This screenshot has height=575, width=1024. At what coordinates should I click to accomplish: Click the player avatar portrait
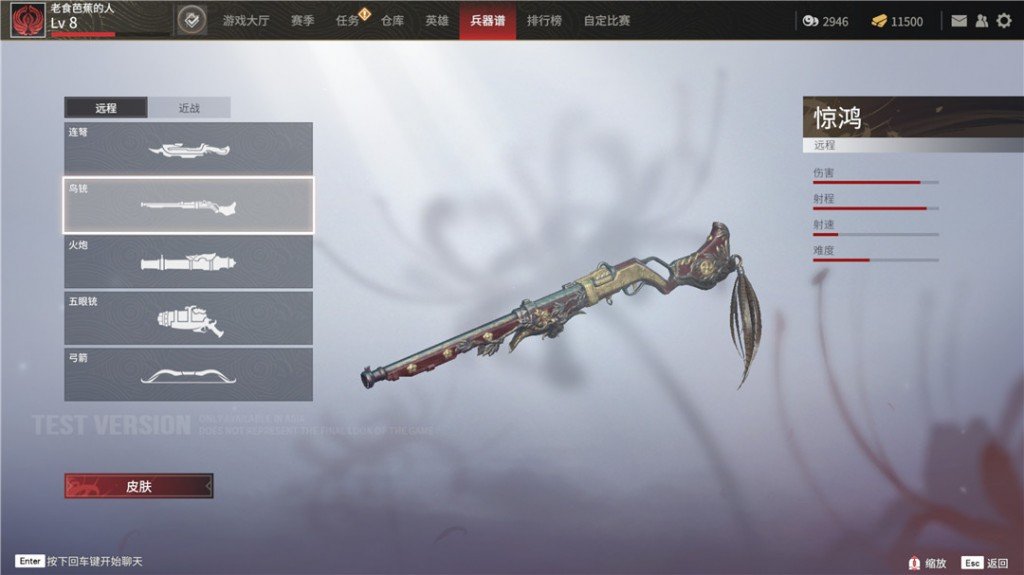click(27, 20)
